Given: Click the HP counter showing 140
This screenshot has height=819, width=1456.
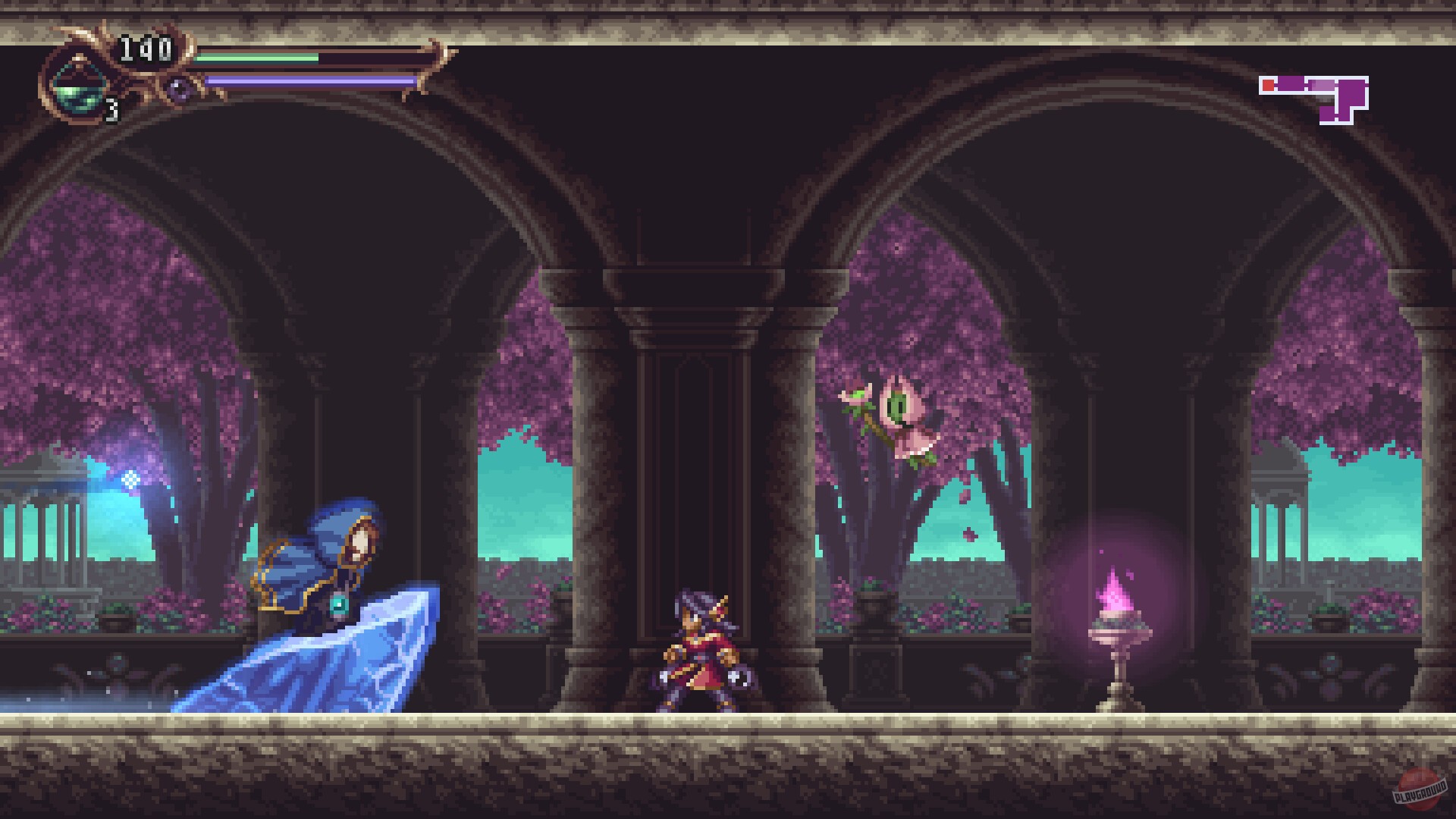Looking at the screenshot, I should point(146,47).
